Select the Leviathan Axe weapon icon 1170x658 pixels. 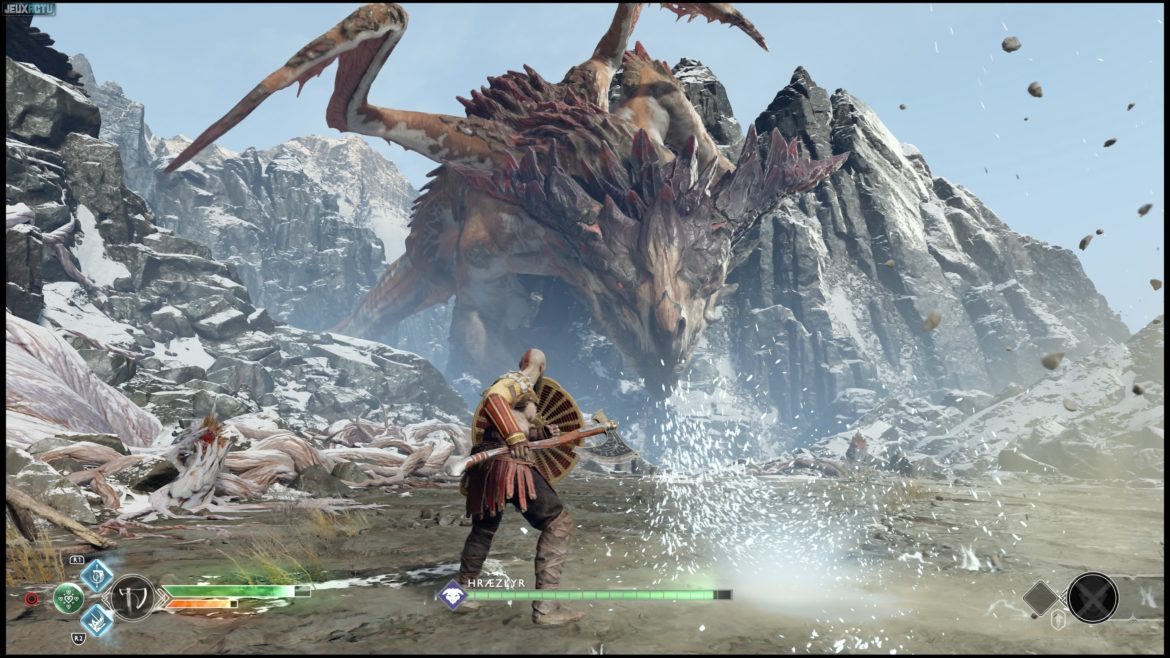click(x=132, y=597)
